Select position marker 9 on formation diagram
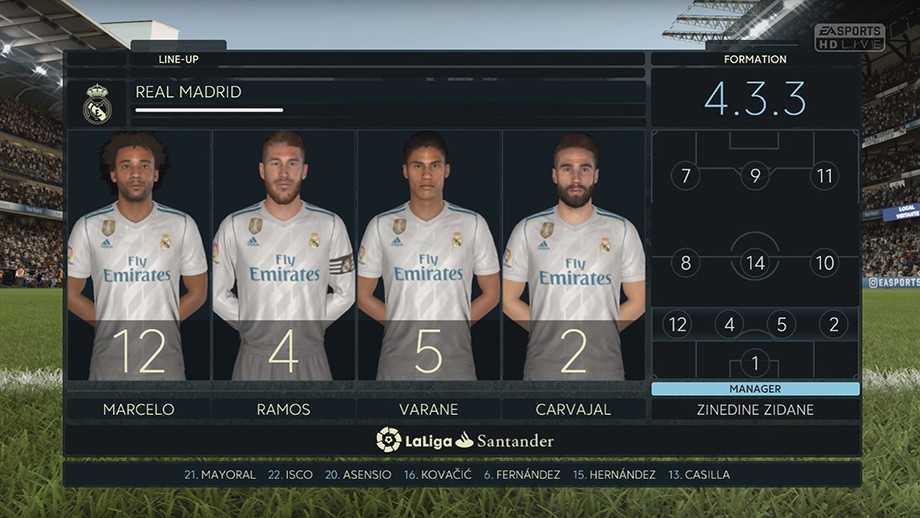 755,177
